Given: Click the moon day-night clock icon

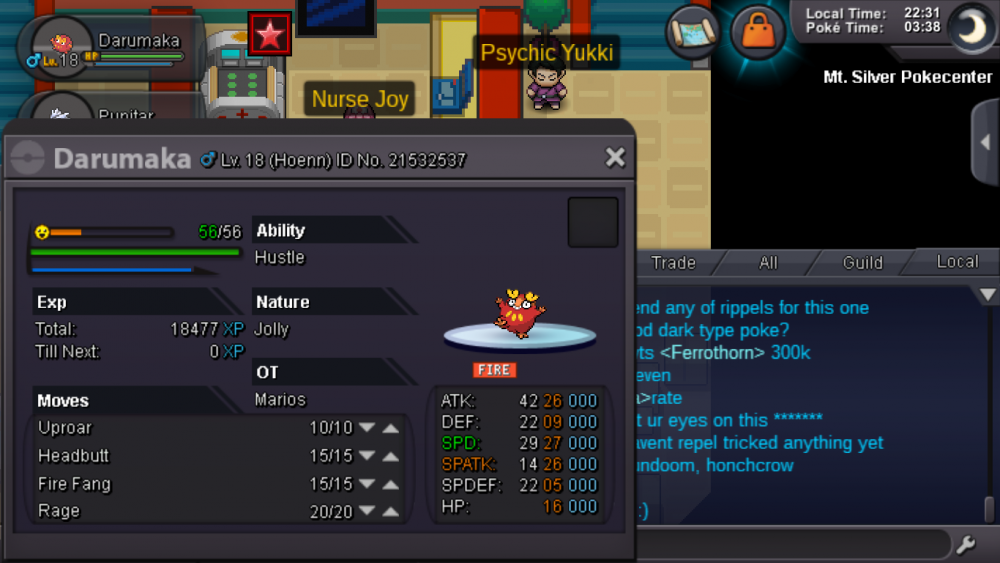Looking at the screenshot, I should pos(968,27).
